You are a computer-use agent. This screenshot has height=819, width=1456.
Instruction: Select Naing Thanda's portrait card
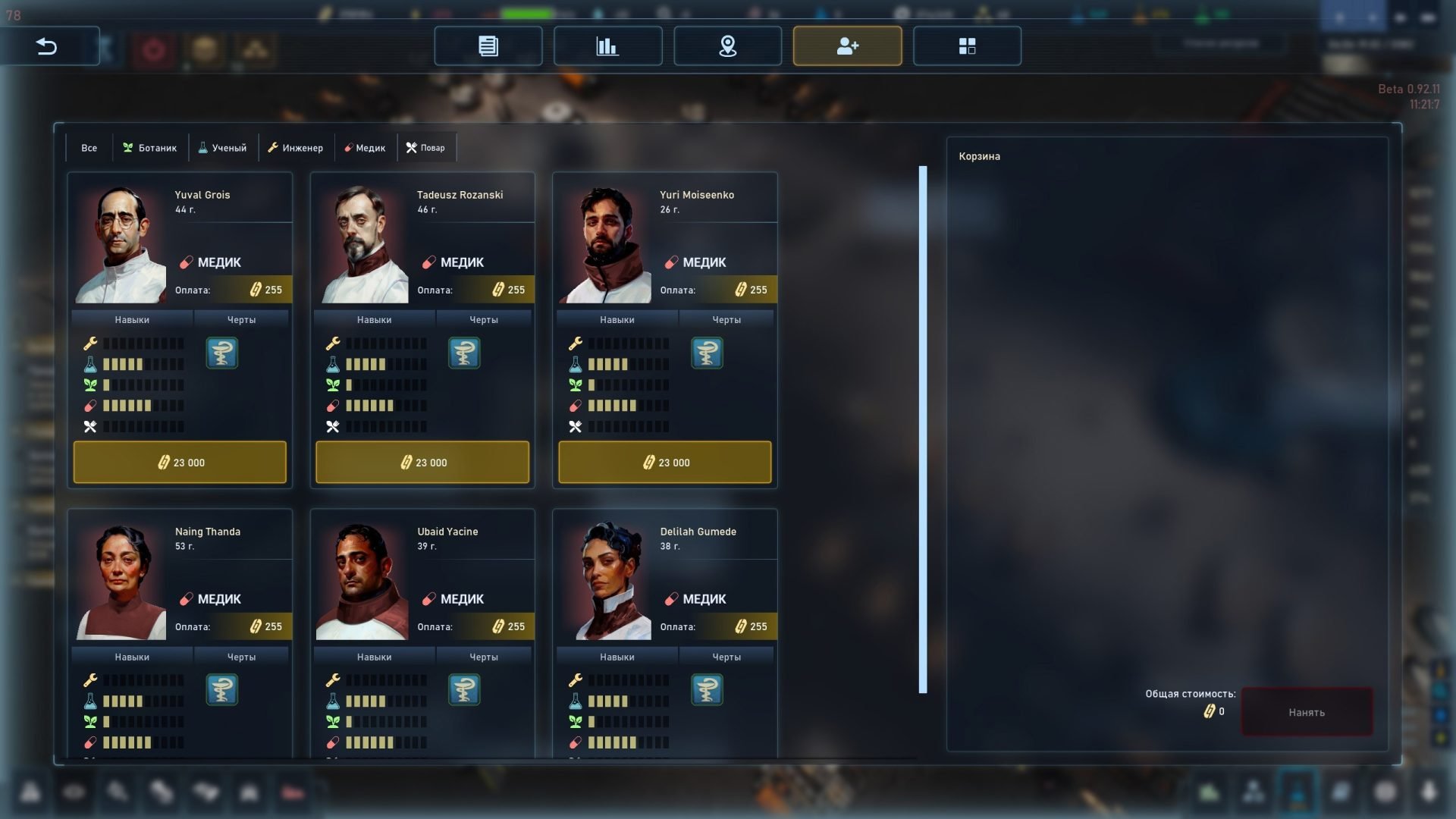pyautogui.click(x=121, y=582)
